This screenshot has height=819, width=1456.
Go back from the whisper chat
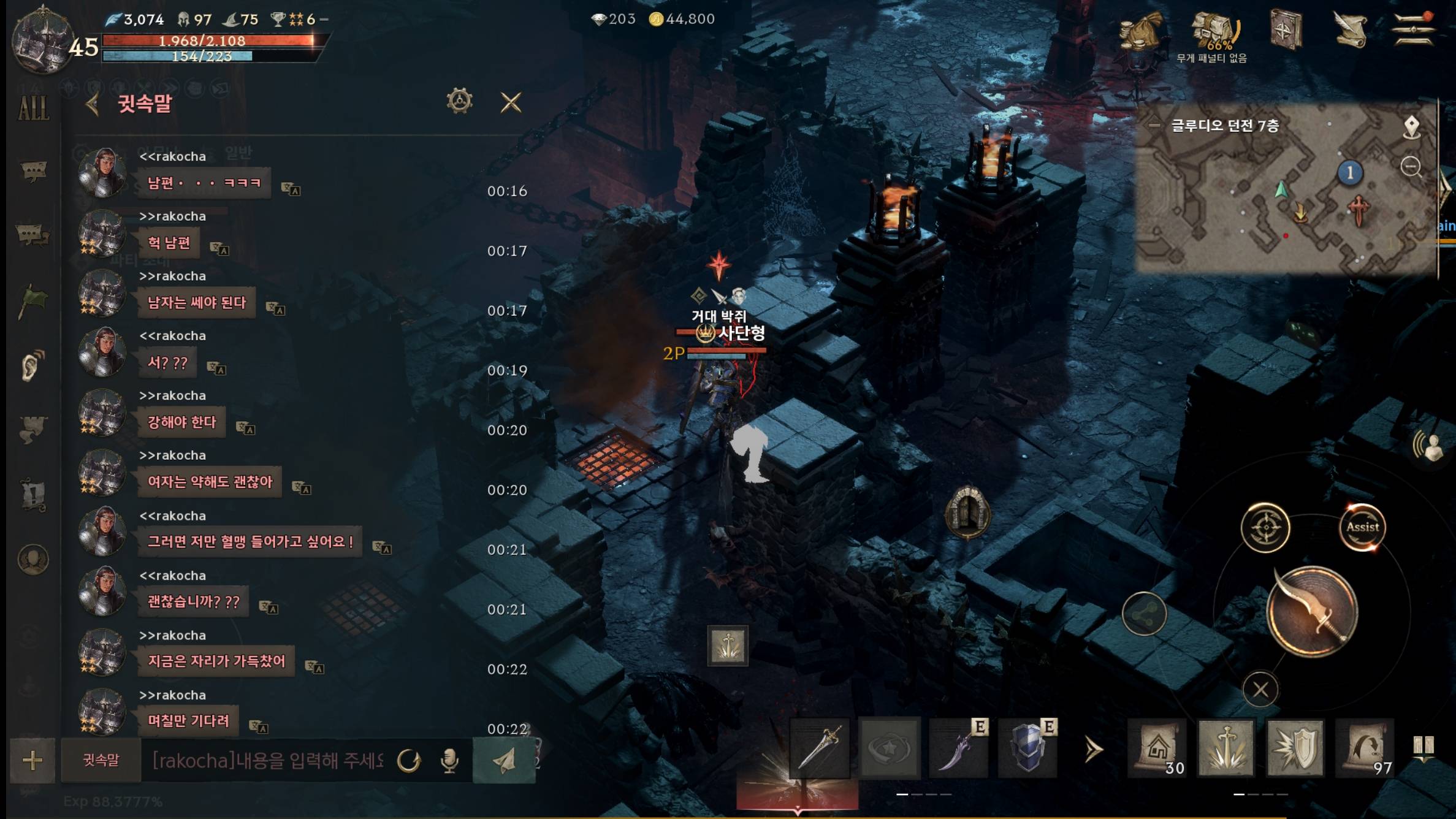point(93,104)
